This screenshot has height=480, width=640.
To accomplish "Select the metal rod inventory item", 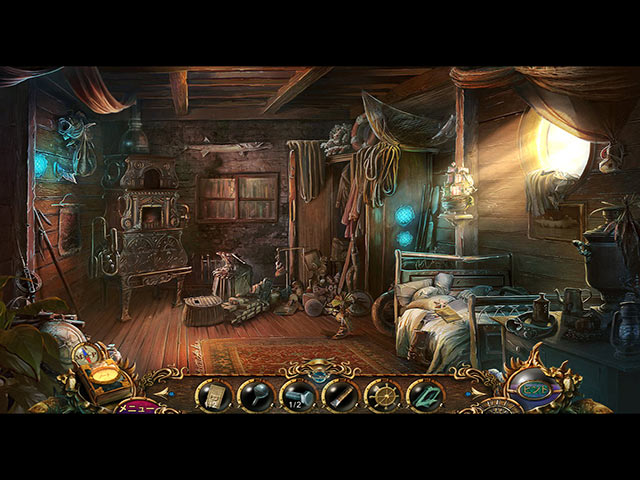I will pyautogui.click(x=340, y=394).
